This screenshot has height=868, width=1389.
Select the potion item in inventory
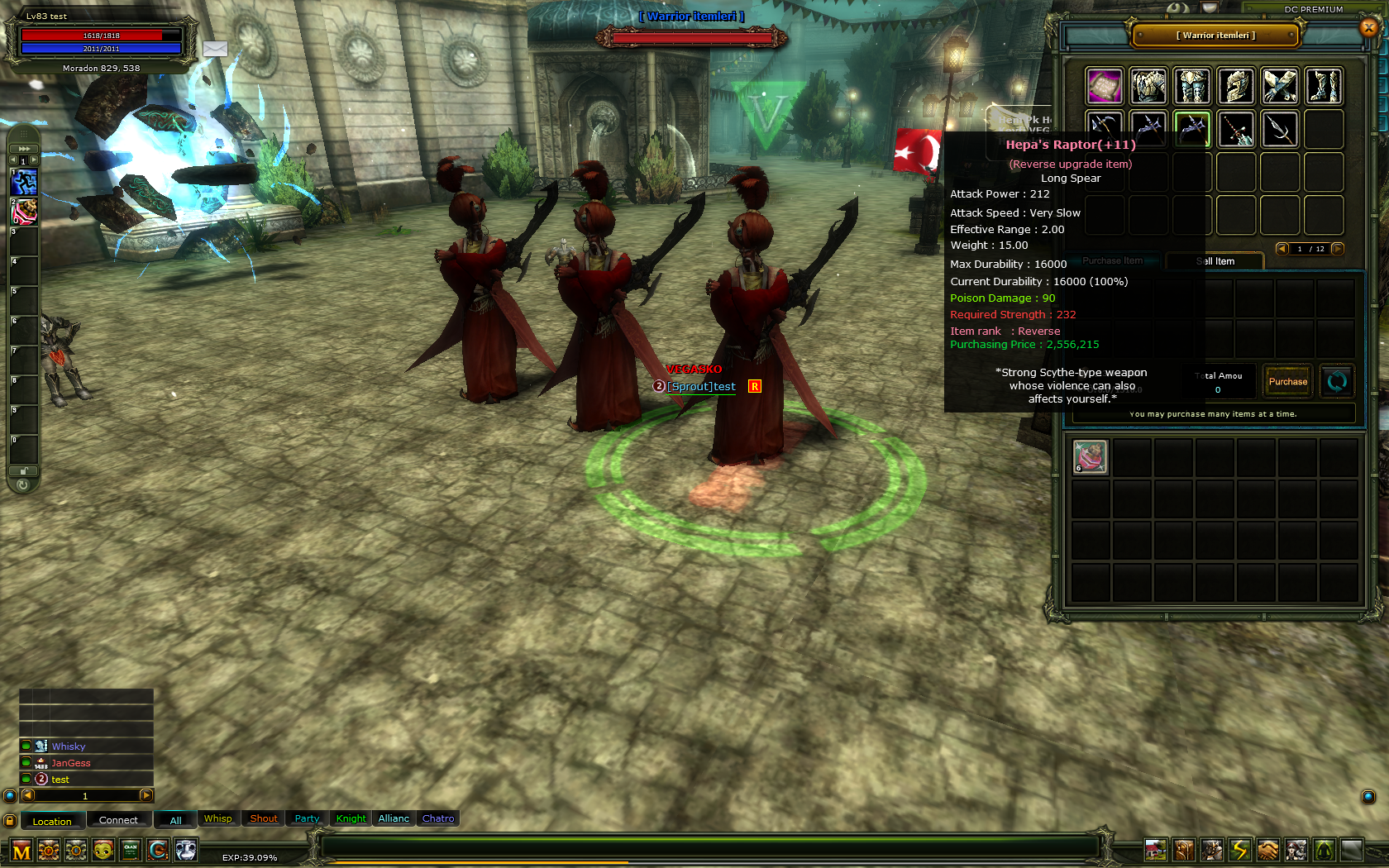(x=1091, y=457)
